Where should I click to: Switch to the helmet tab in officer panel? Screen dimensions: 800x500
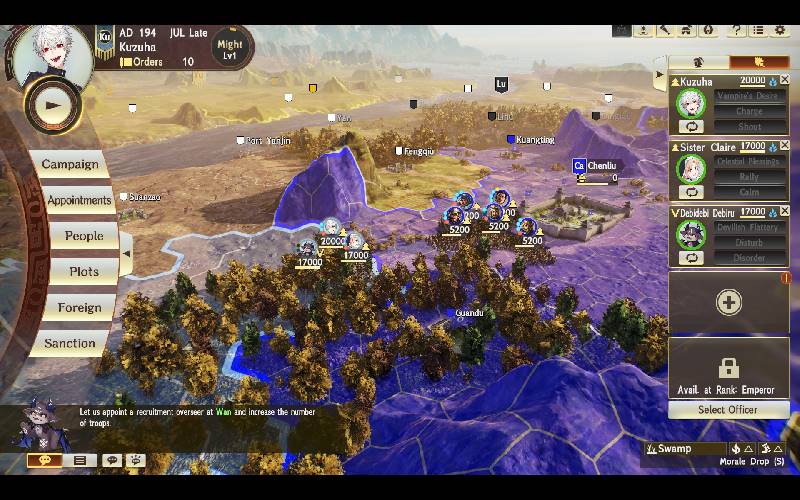pyautogui.click(x=698, y=62)
